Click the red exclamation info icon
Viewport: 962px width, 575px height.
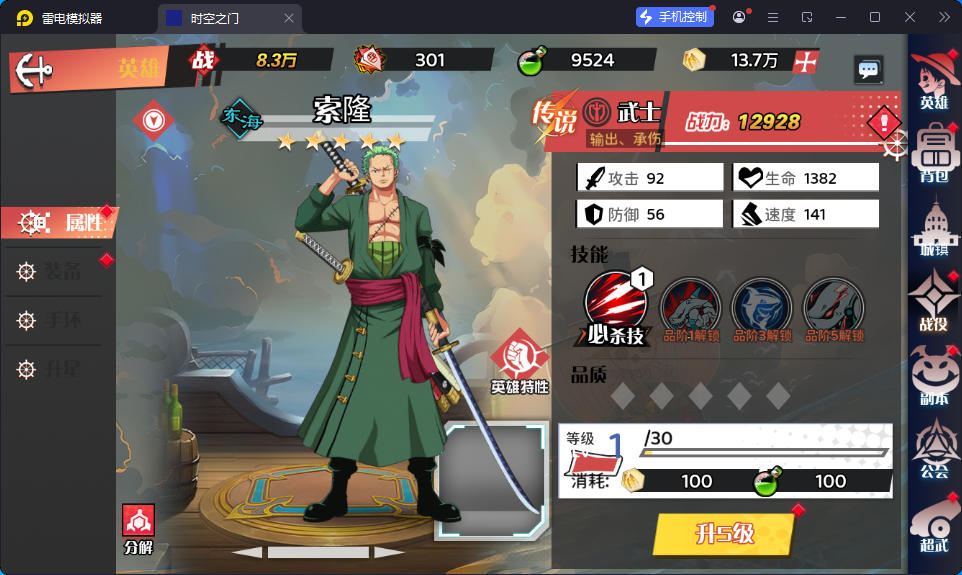[883, 123]
